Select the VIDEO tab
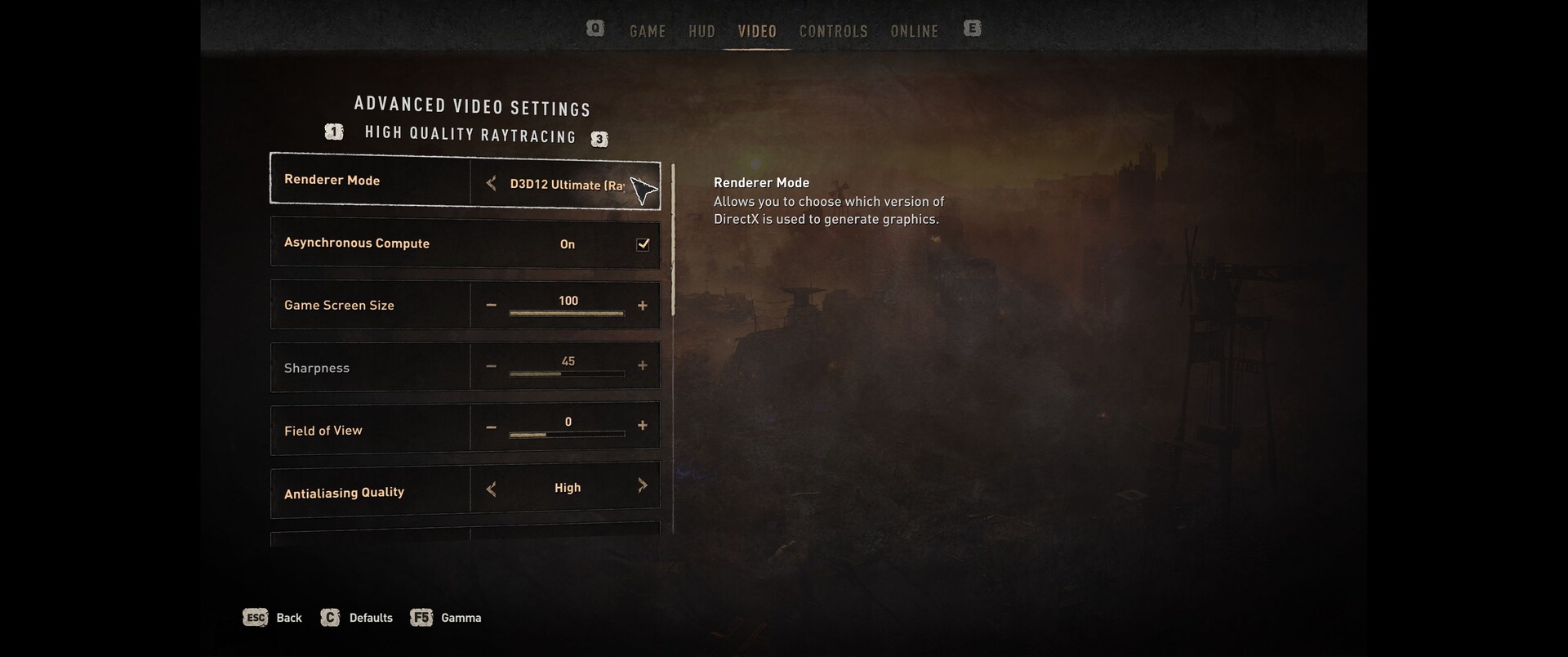 [x=757, y=31]
